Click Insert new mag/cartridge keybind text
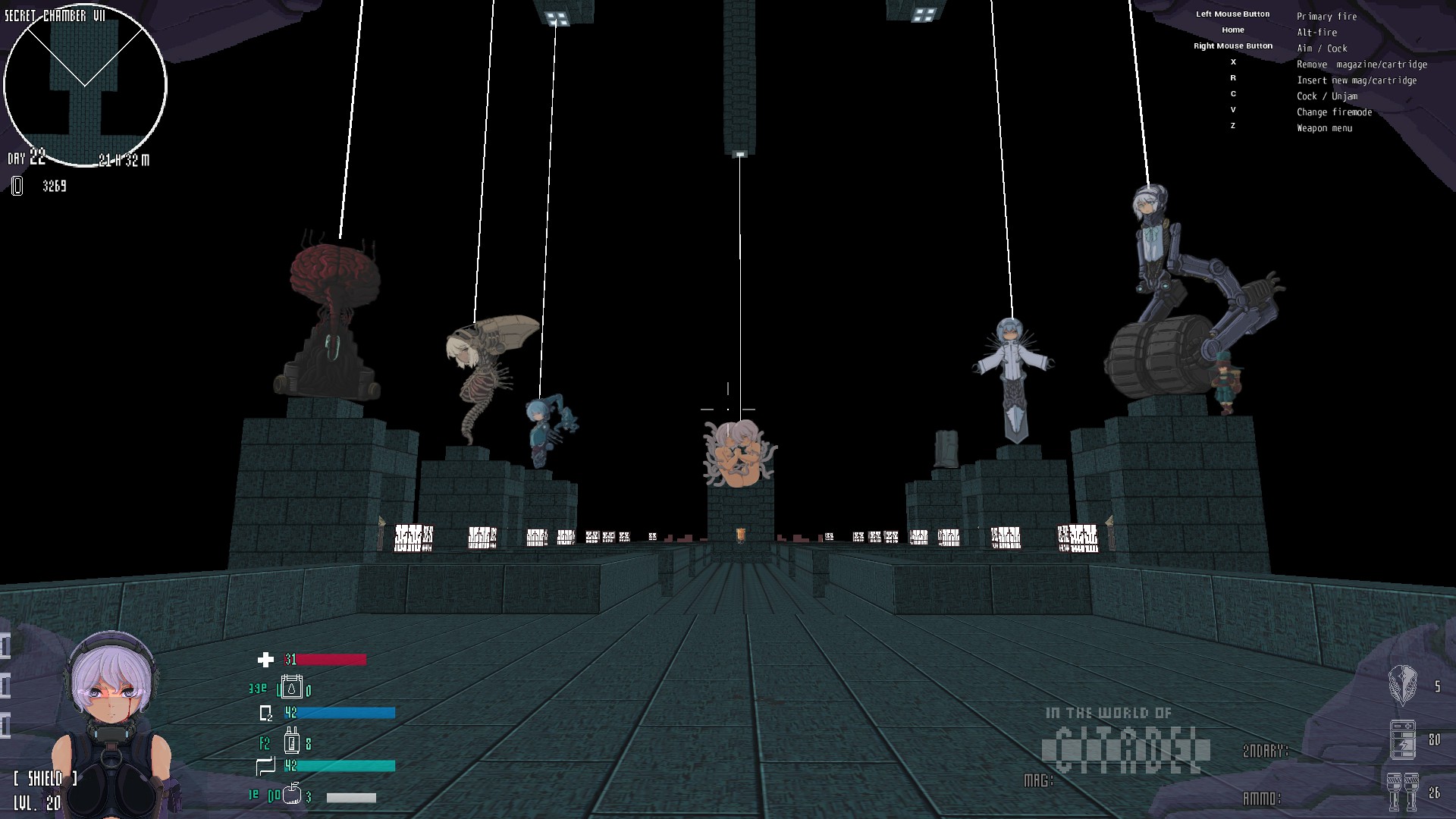1456x819 pixels. 1356,80
